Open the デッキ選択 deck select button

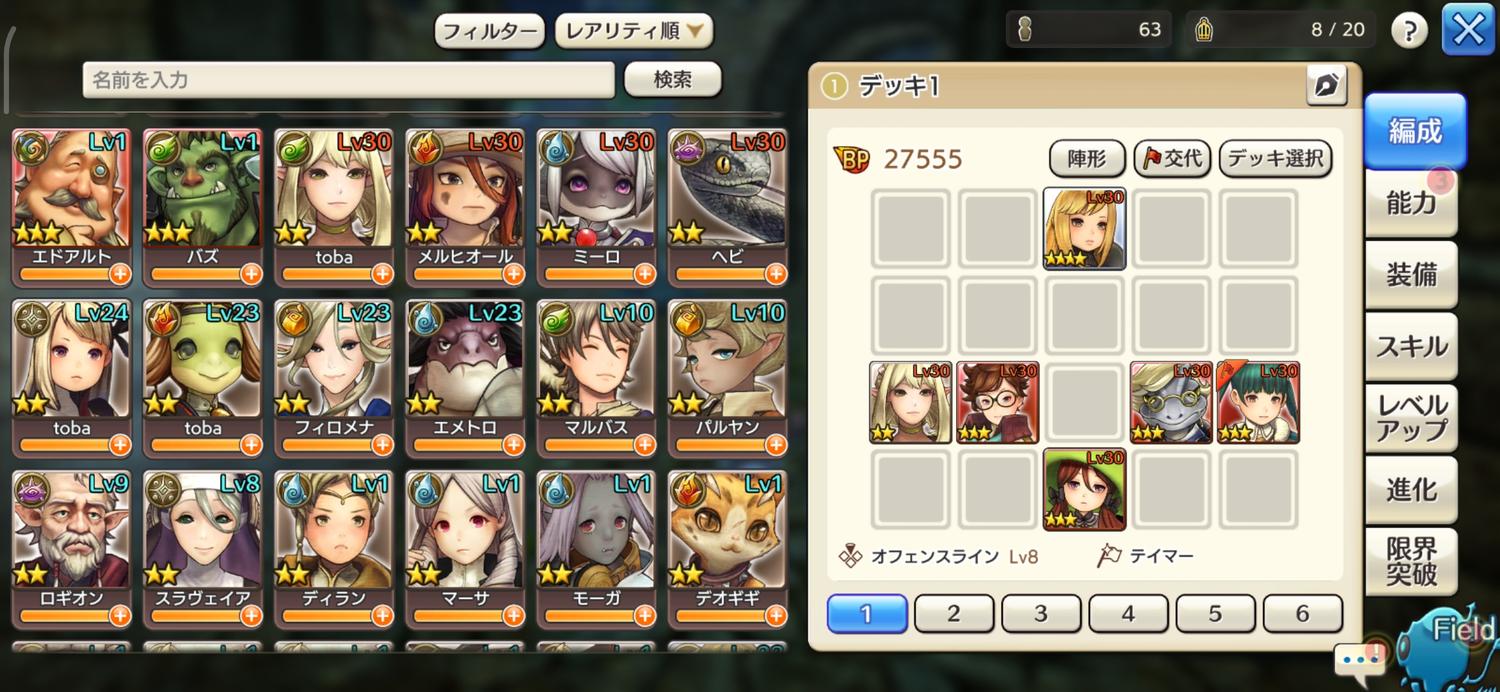pyautogui.click(x=1275, y=158)
